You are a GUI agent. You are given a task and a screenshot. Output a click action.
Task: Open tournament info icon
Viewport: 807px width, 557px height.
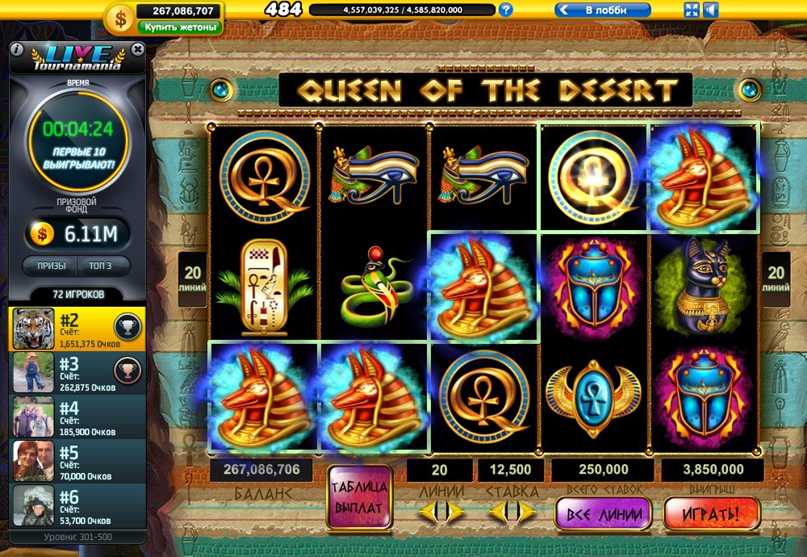pos(16,49)
